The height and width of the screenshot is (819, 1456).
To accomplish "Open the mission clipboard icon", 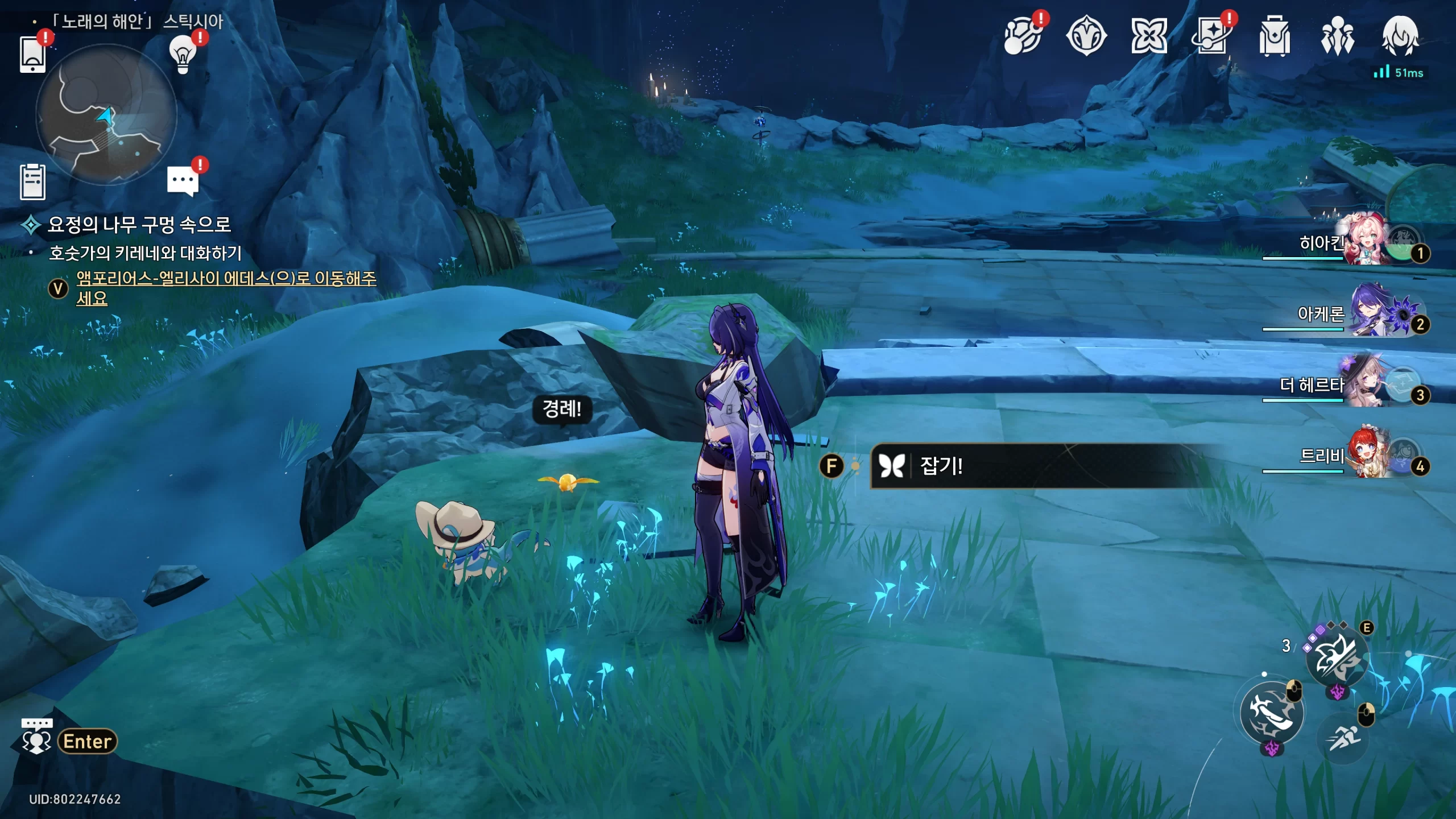I will (32, 182).
